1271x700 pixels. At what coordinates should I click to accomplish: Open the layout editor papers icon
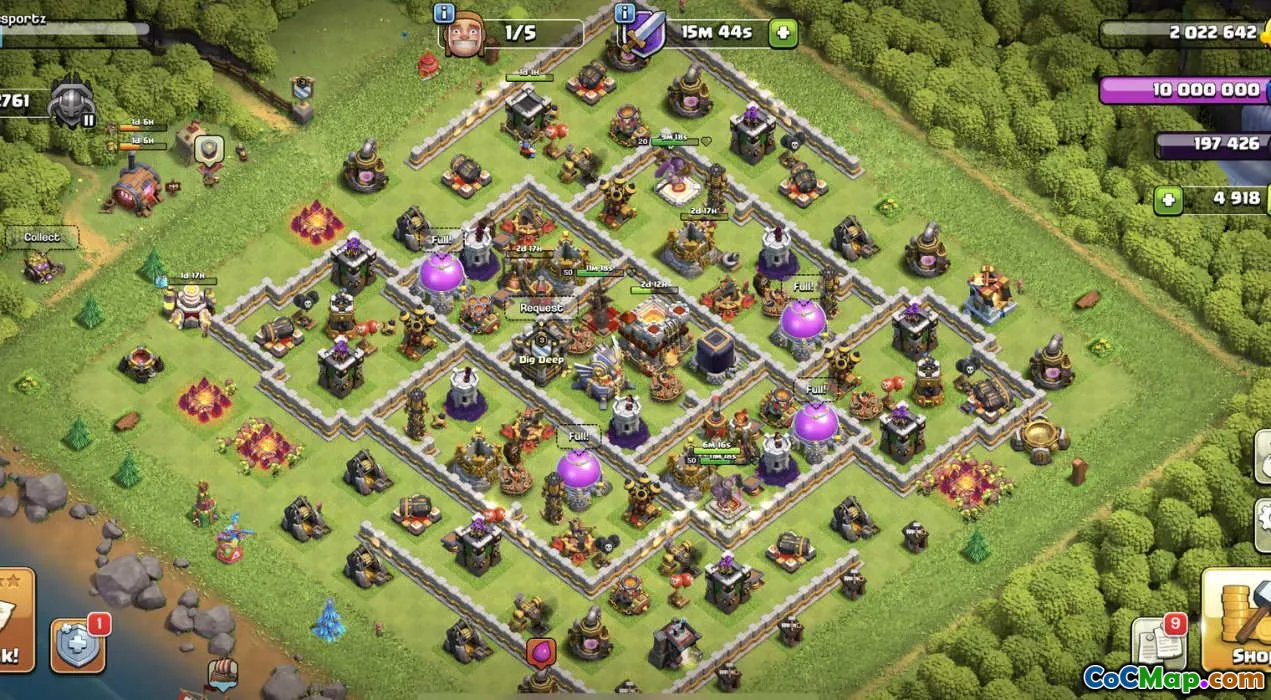[1156, 643]
